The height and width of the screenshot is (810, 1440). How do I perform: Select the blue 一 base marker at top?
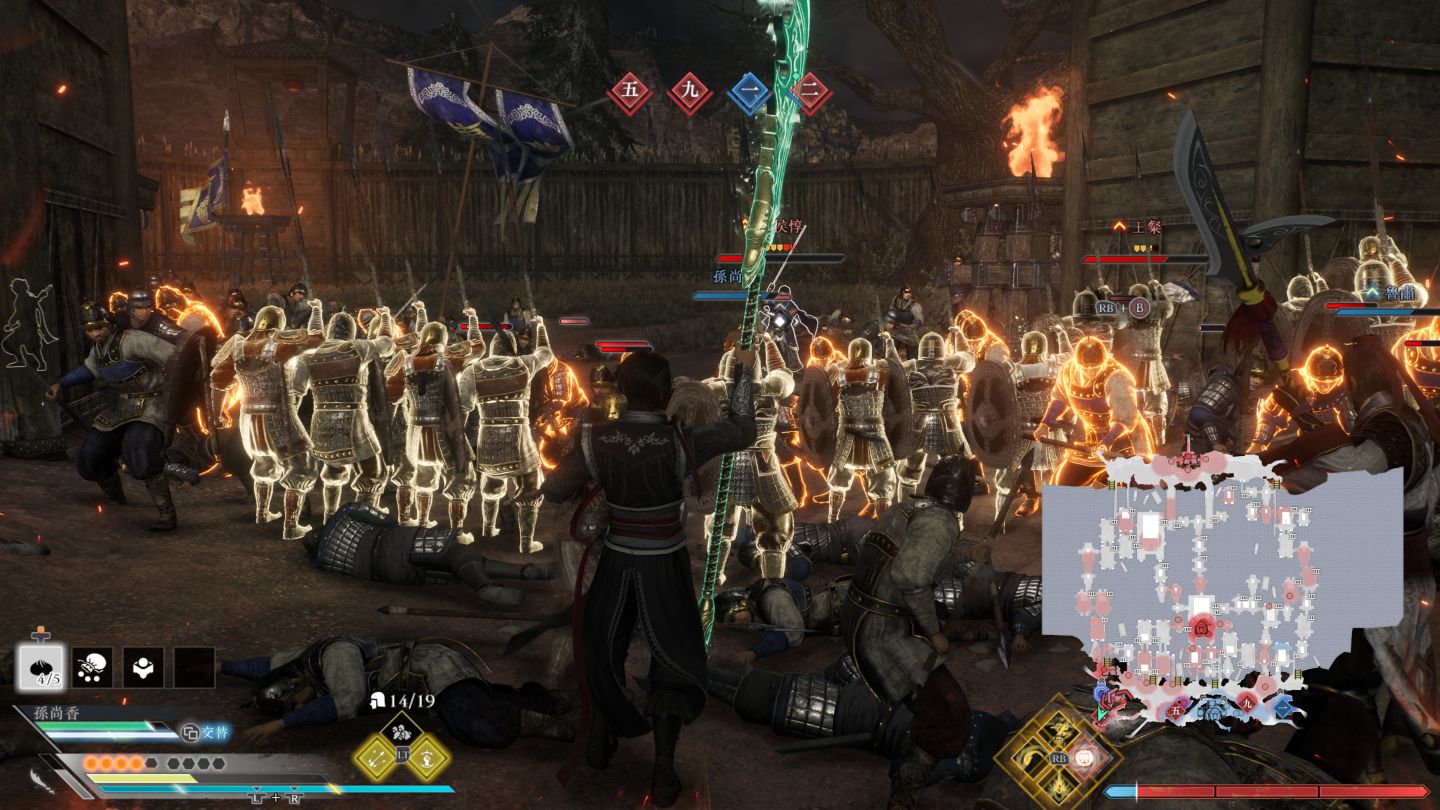[750, 93]
